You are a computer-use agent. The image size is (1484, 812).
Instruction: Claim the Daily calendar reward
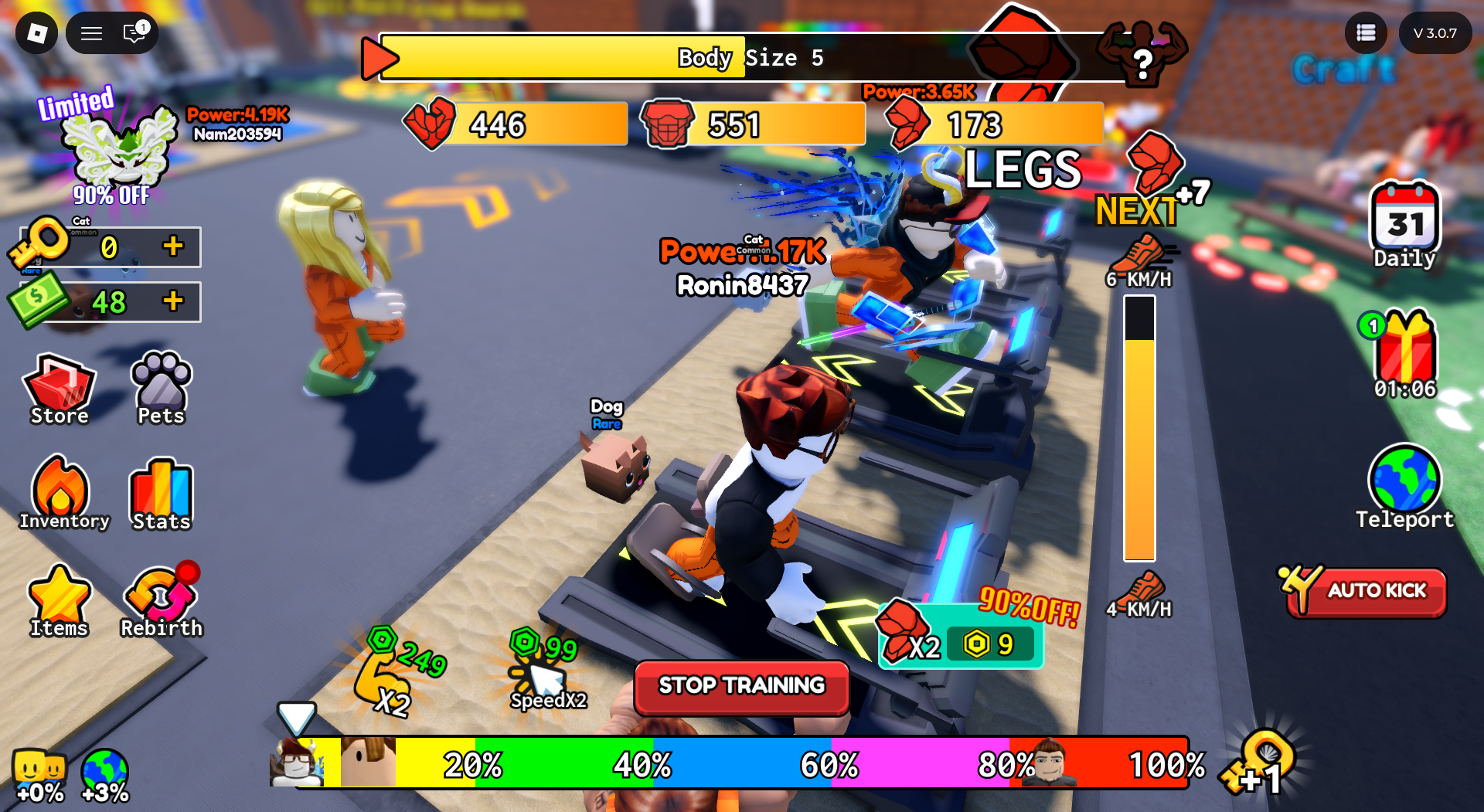click(x=1404, y=224)
